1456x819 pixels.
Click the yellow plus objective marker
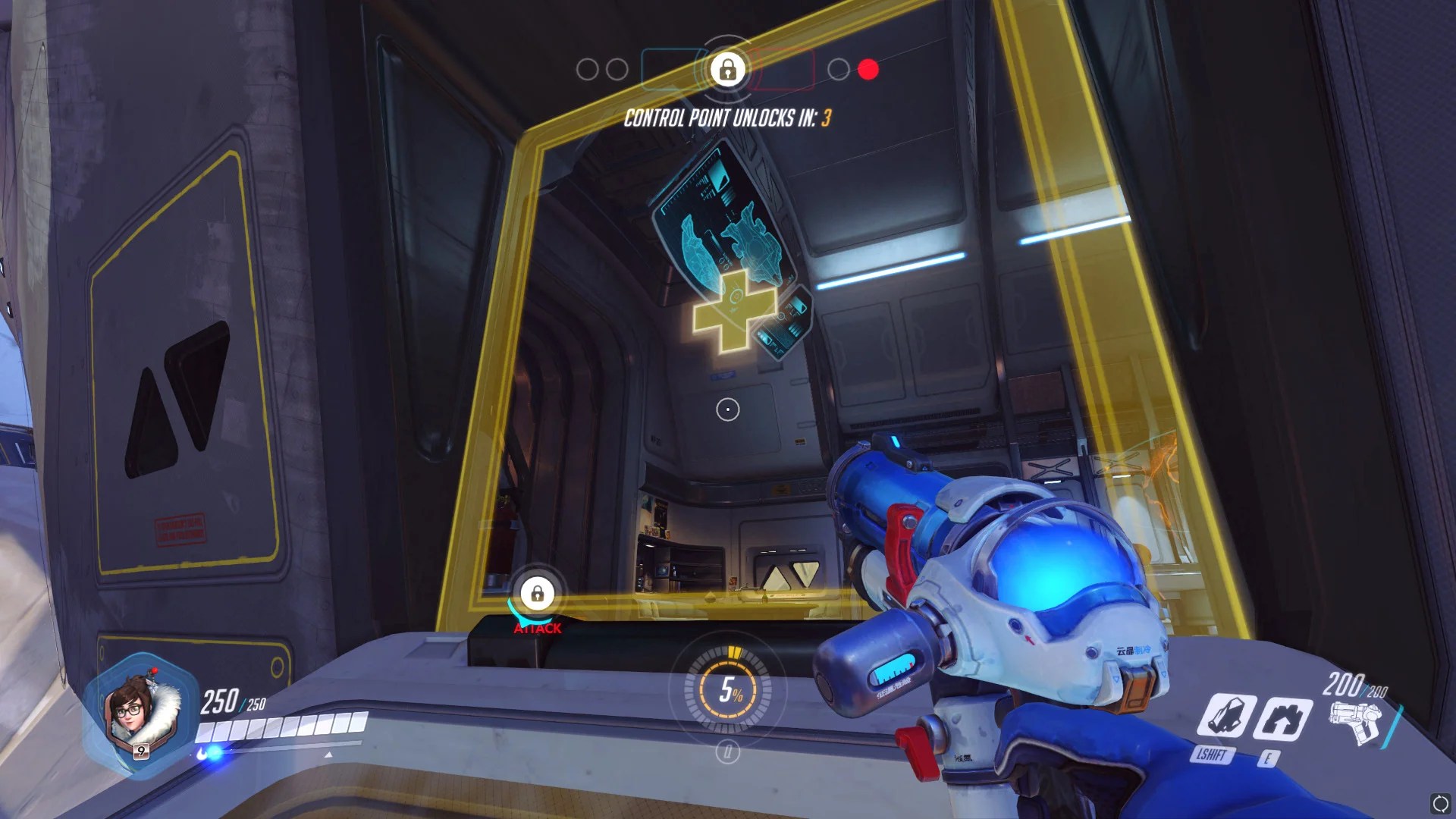733,311
